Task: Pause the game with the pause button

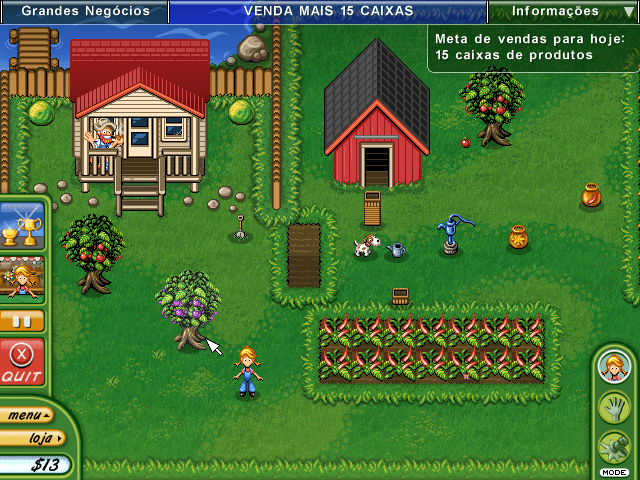Action: click(22, 321)
